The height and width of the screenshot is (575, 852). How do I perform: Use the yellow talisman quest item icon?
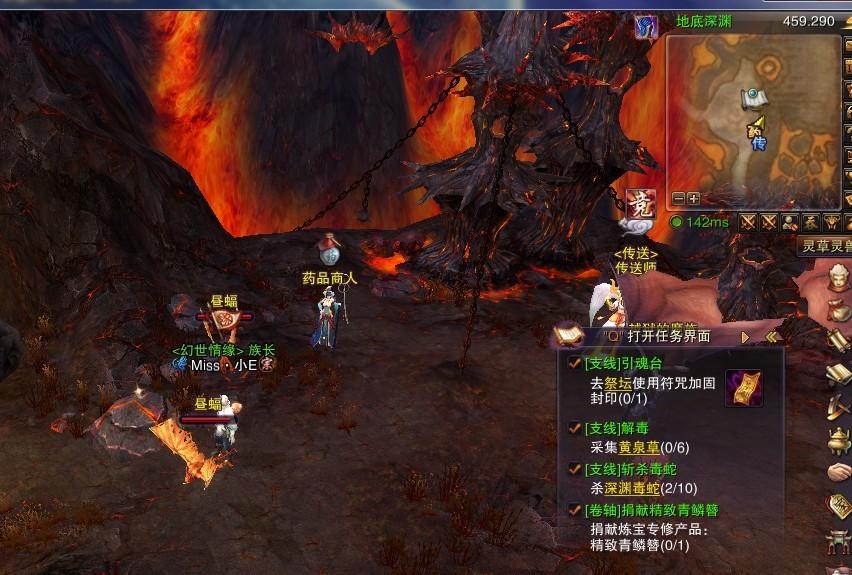(x=743, y=388)
